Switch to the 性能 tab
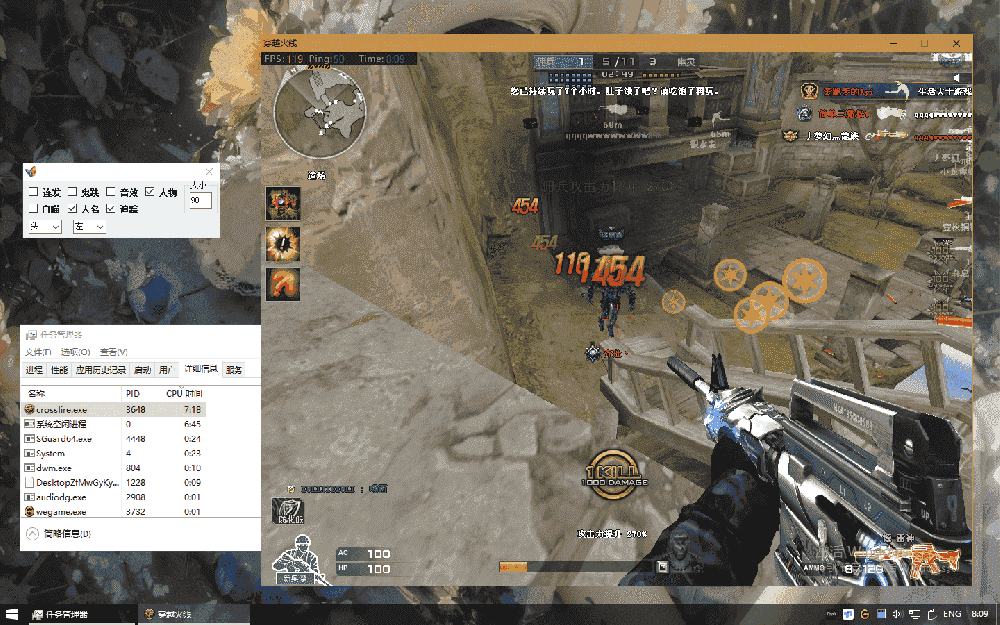 [60, 370]
